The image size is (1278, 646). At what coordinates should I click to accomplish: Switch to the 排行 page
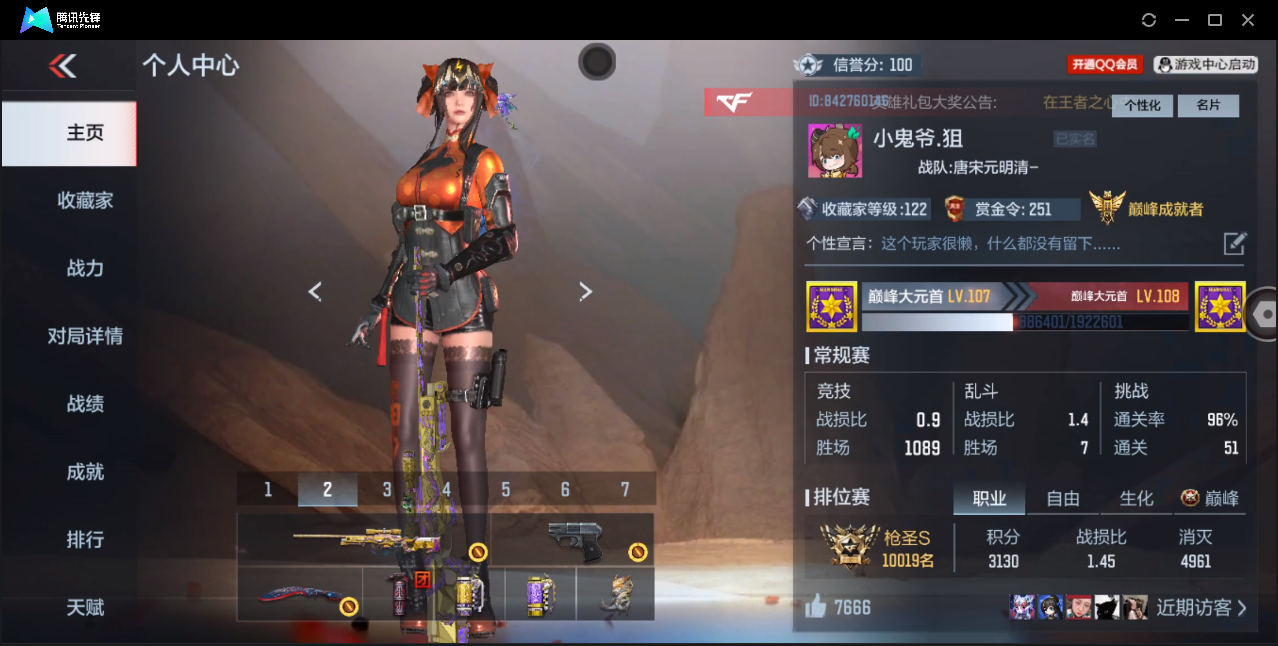point(85,540)
